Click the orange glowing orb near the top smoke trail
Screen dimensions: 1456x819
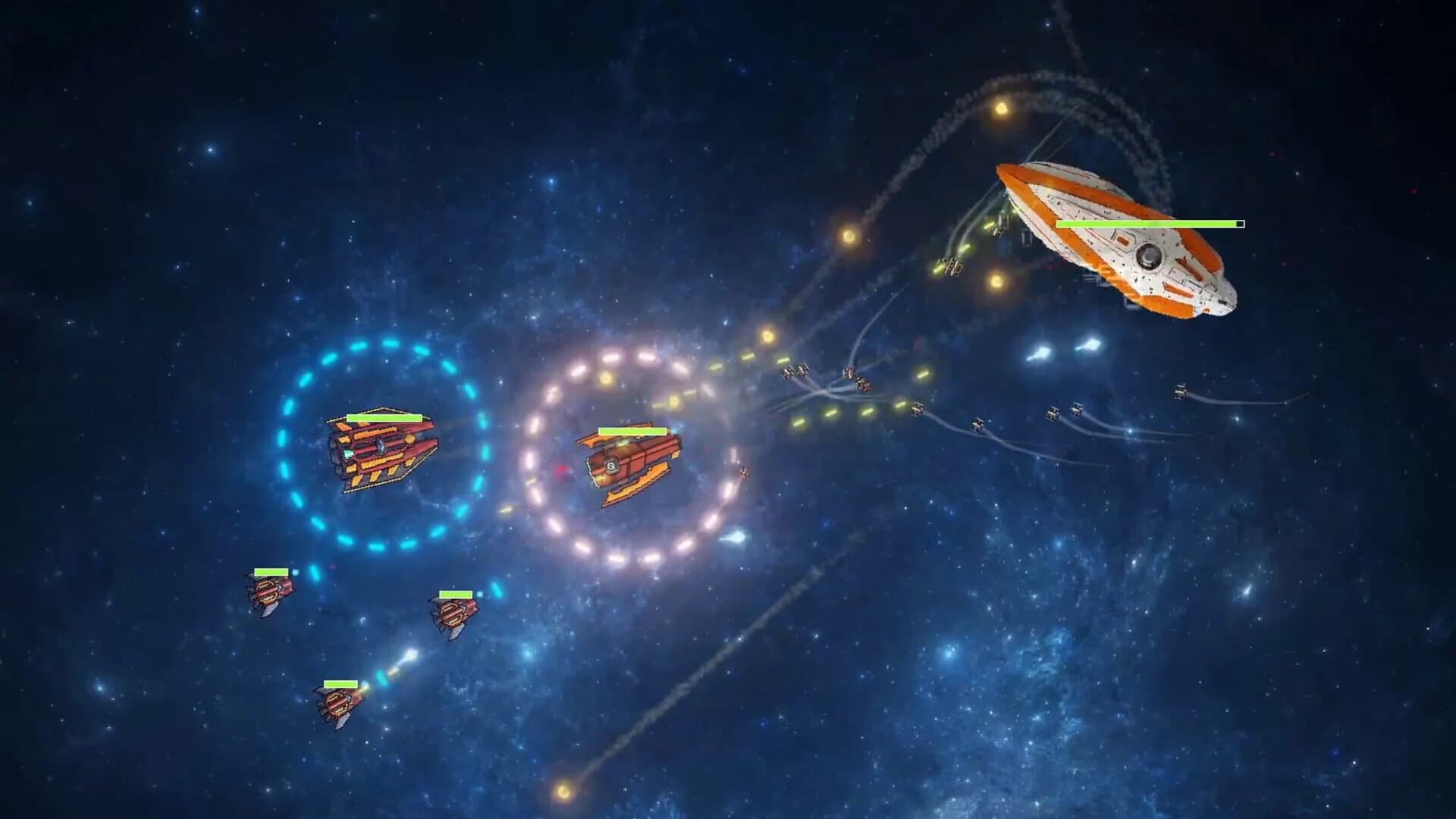click(1003, 108)
